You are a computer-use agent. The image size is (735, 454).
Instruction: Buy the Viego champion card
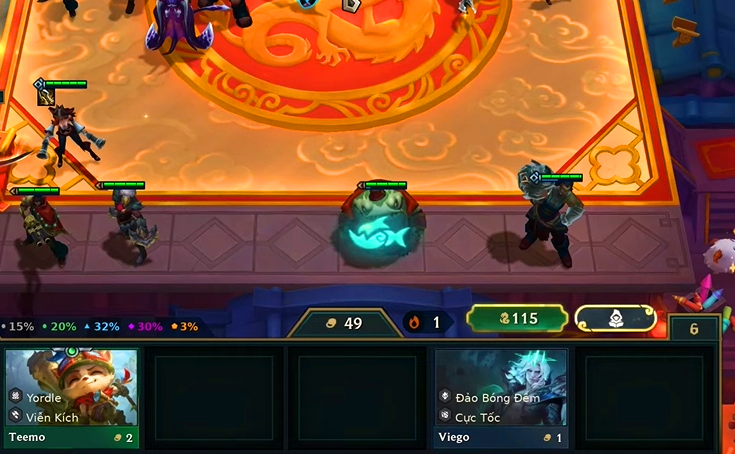click(501, 397)
